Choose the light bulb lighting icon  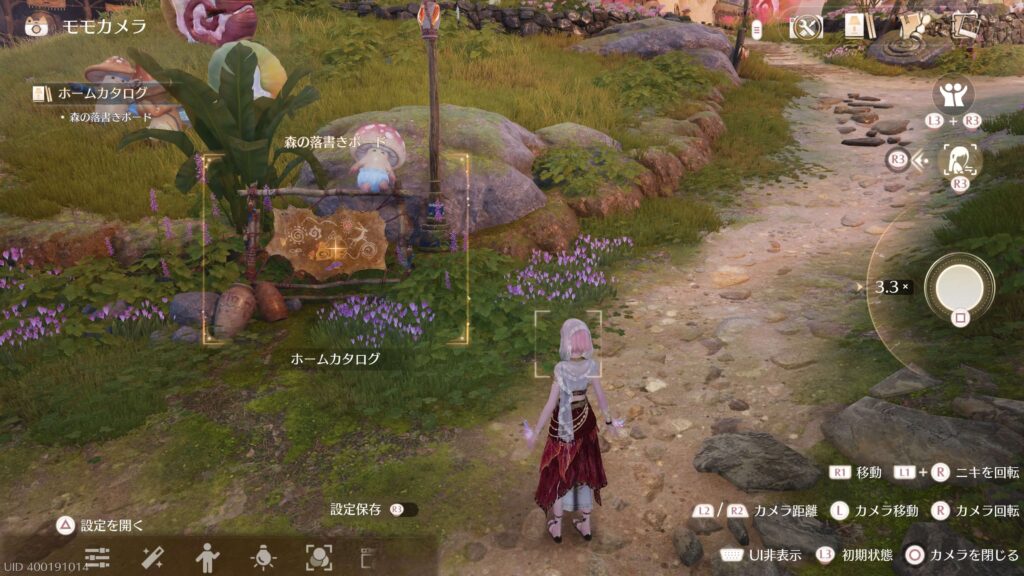click(263, 557)
